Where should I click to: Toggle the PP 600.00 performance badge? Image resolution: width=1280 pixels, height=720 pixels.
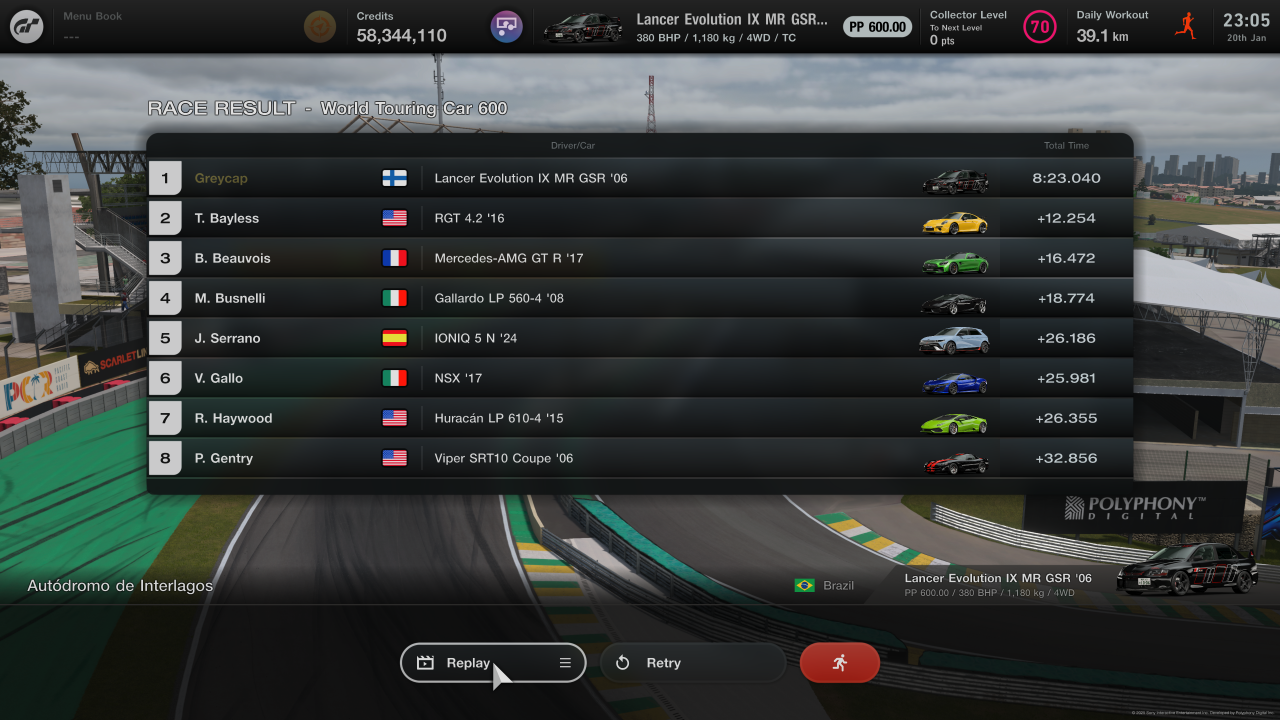pos(877,26)
